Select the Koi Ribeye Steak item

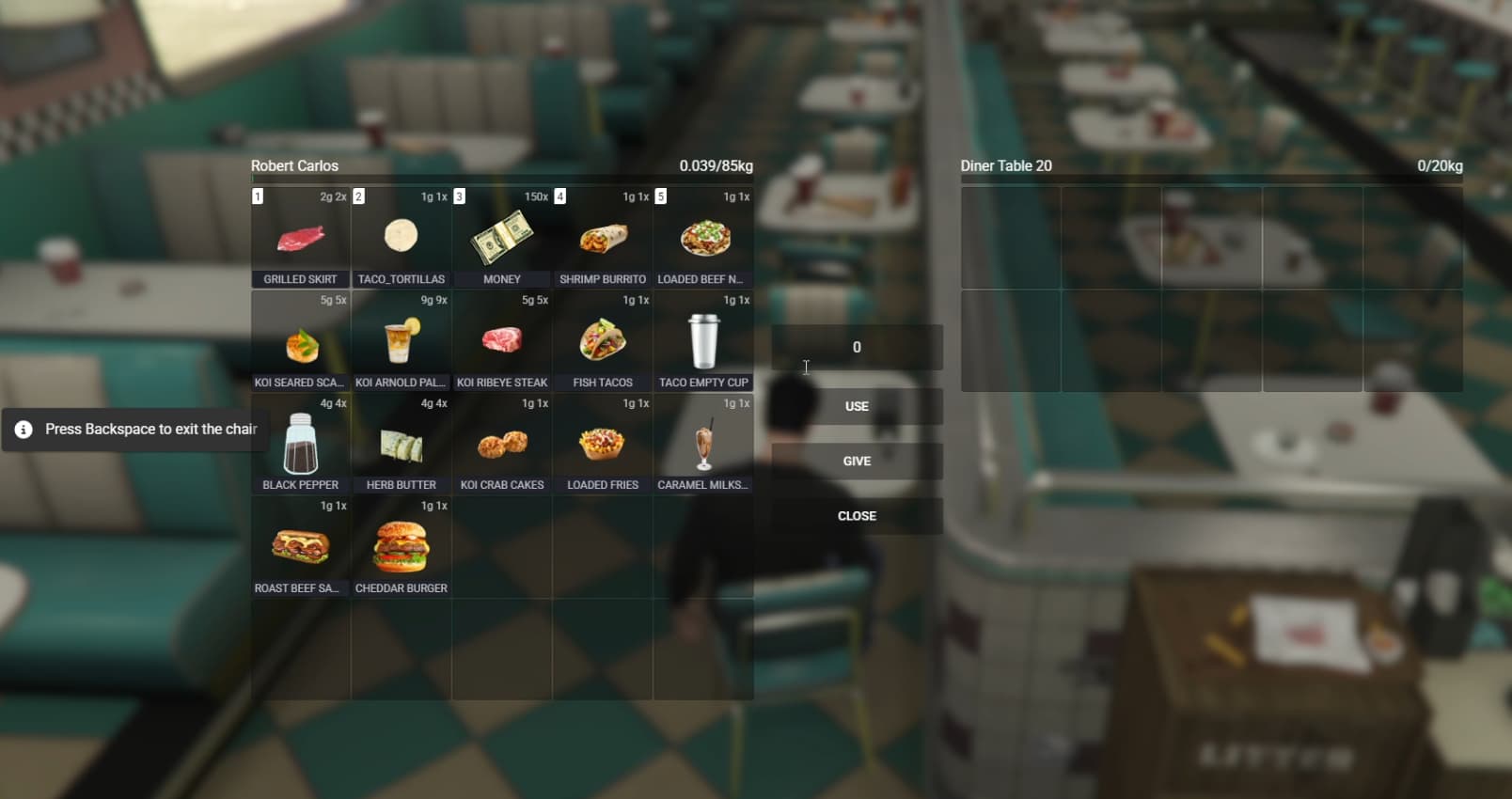coord(501,340)
